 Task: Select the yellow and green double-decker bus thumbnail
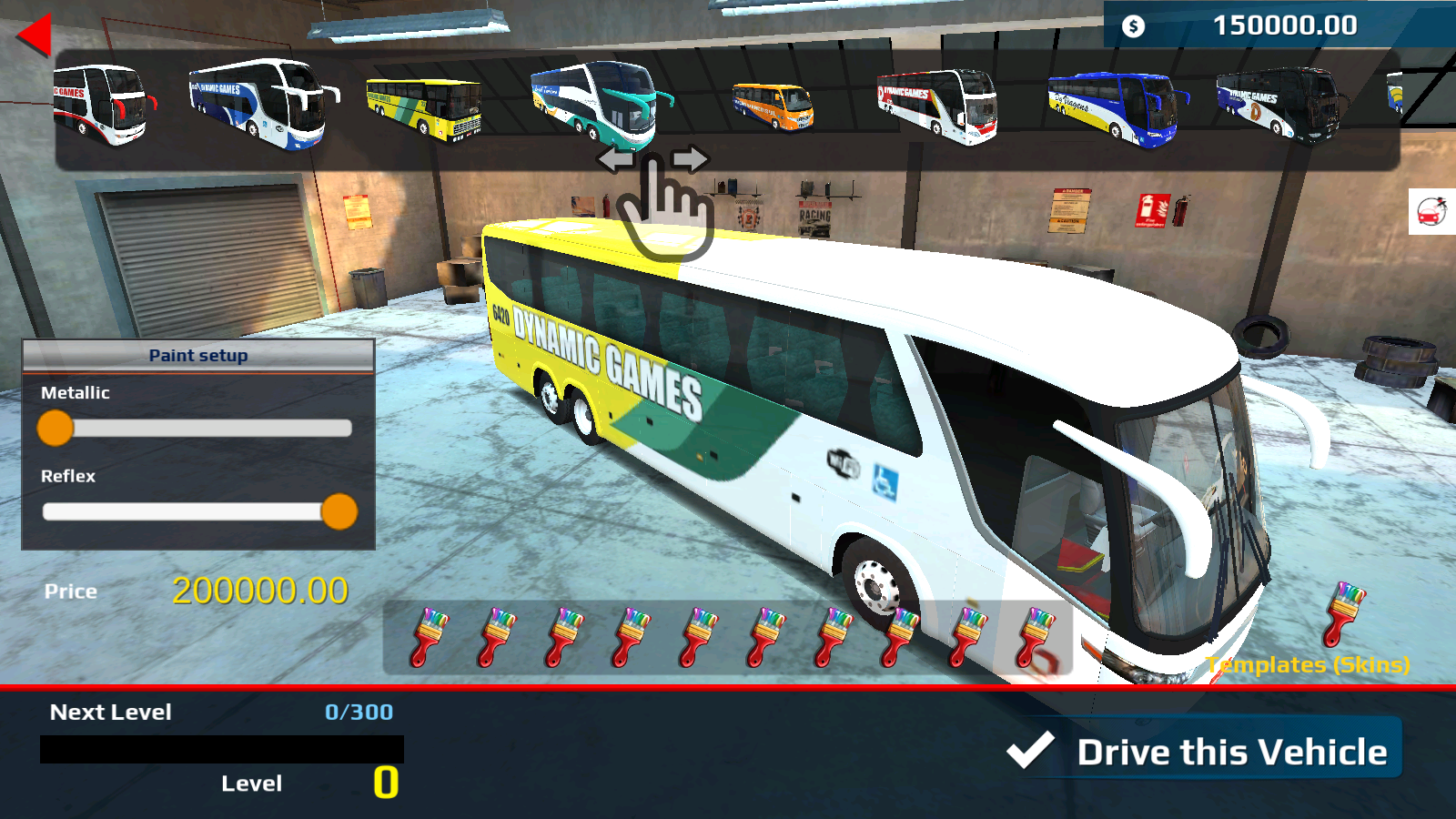424,108
